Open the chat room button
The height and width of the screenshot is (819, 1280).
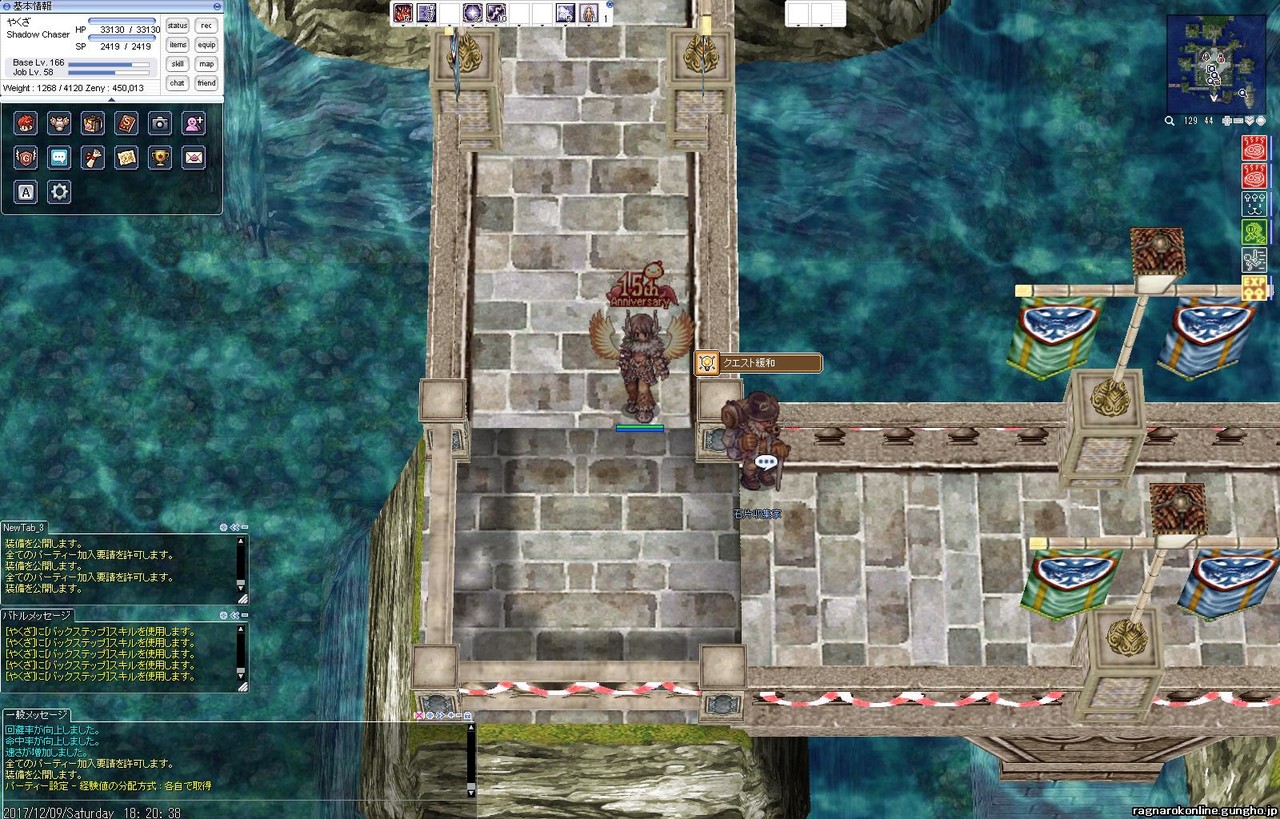pyautogui.click(x=177, y=83)
